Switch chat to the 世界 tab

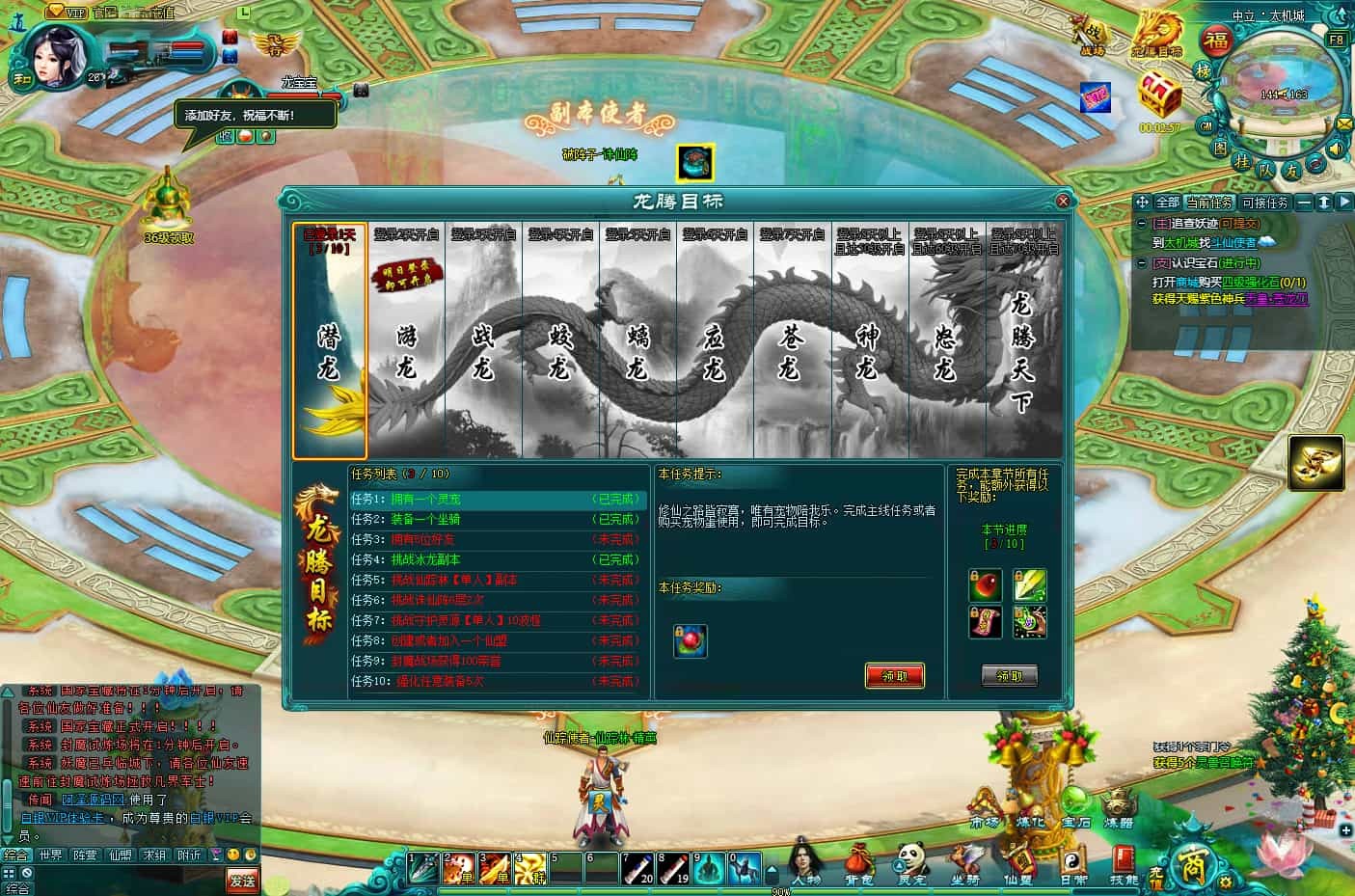(51, 855)
